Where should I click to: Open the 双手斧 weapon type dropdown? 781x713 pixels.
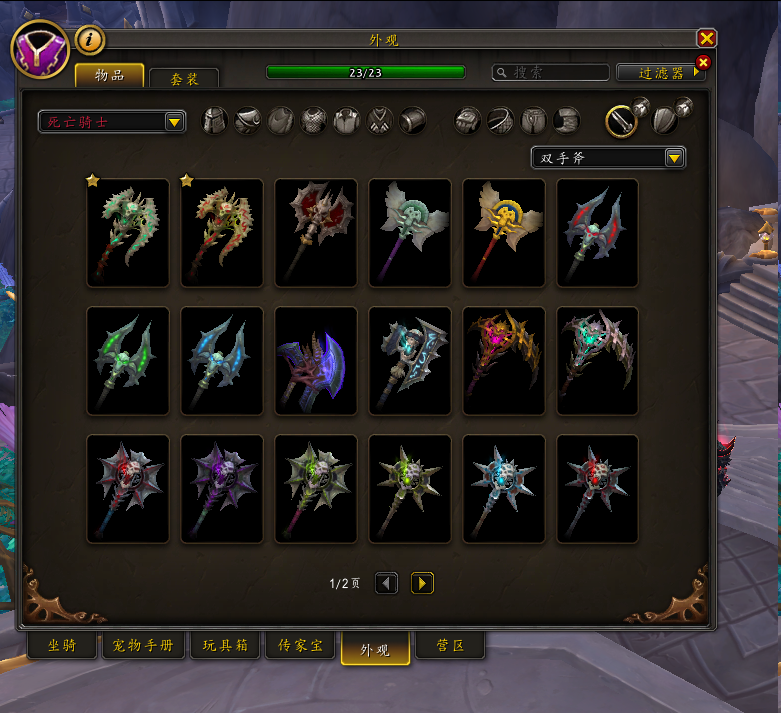coord(608,158)
